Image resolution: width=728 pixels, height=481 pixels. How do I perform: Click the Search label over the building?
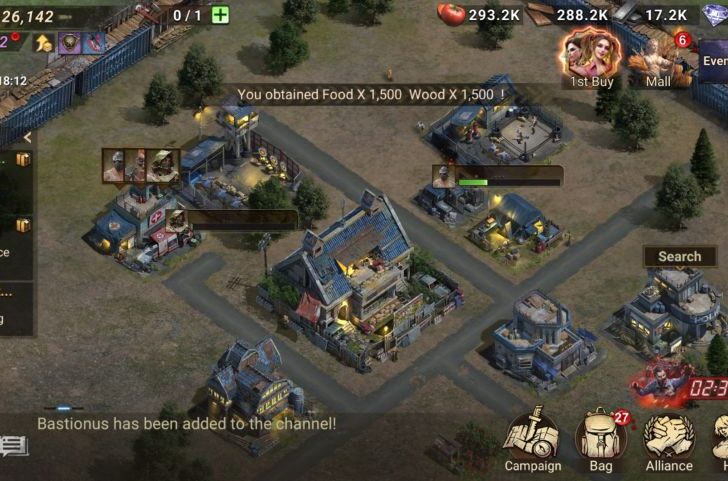[x=679, y=257]
